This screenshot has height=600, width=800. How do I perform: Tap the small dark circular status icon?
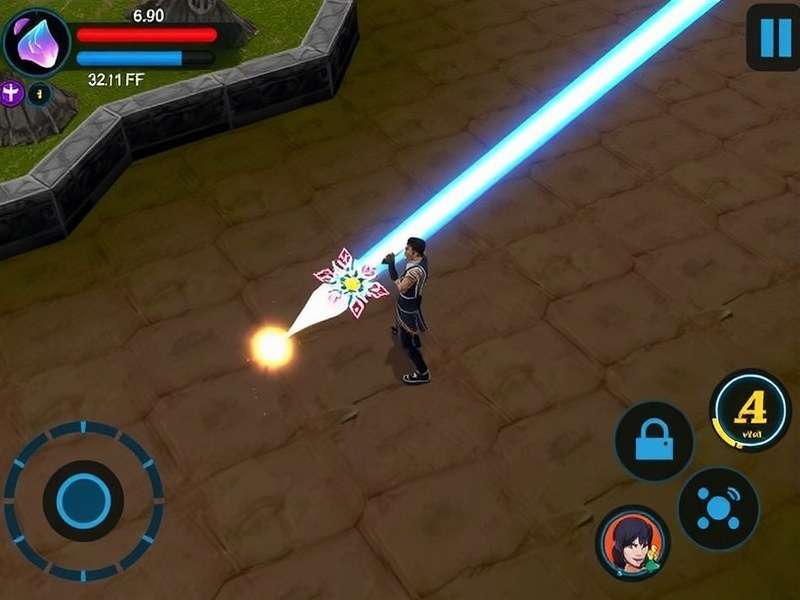point(39,94)
